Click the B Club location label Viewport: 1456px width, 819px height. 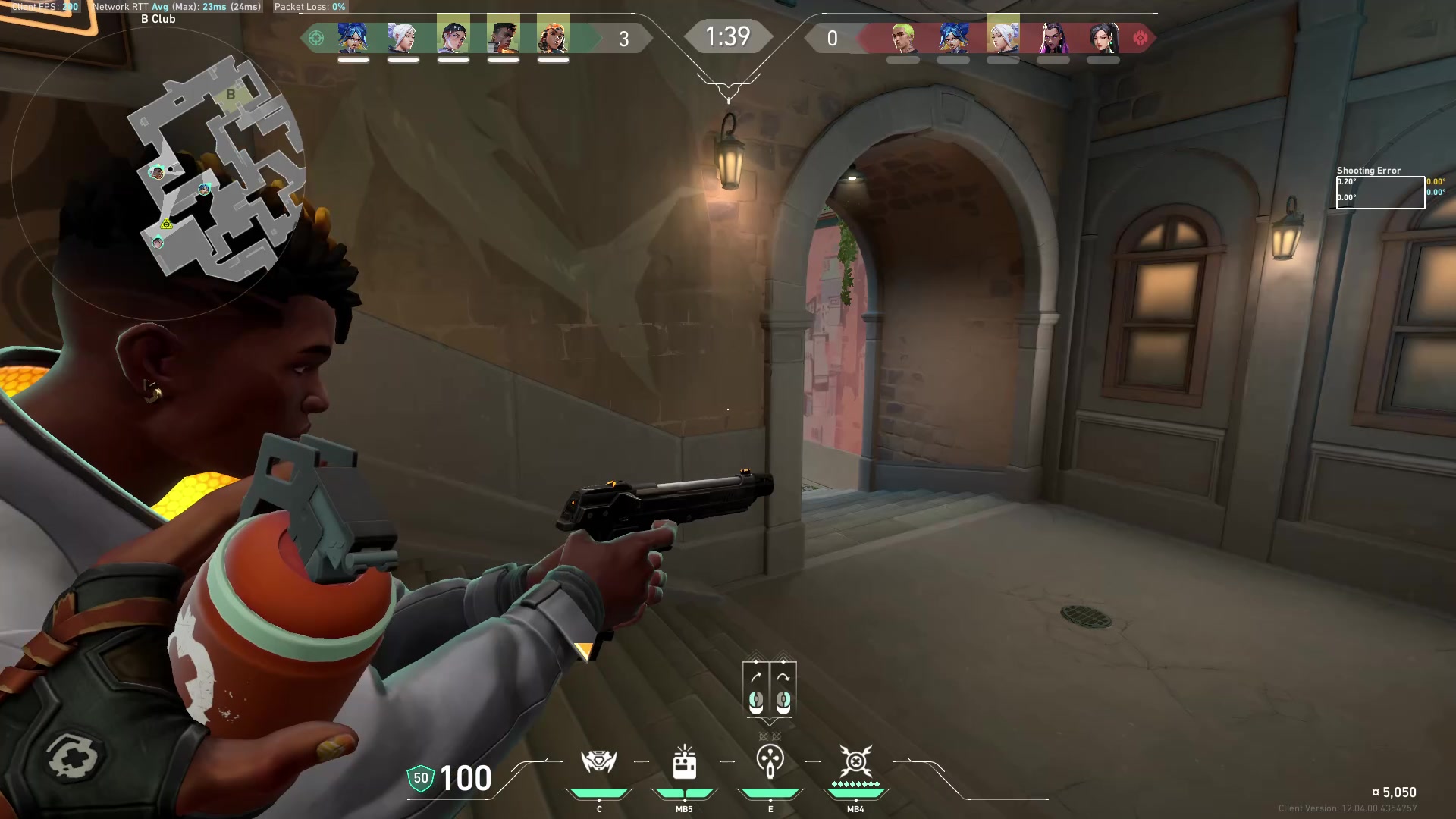(156, 18)
